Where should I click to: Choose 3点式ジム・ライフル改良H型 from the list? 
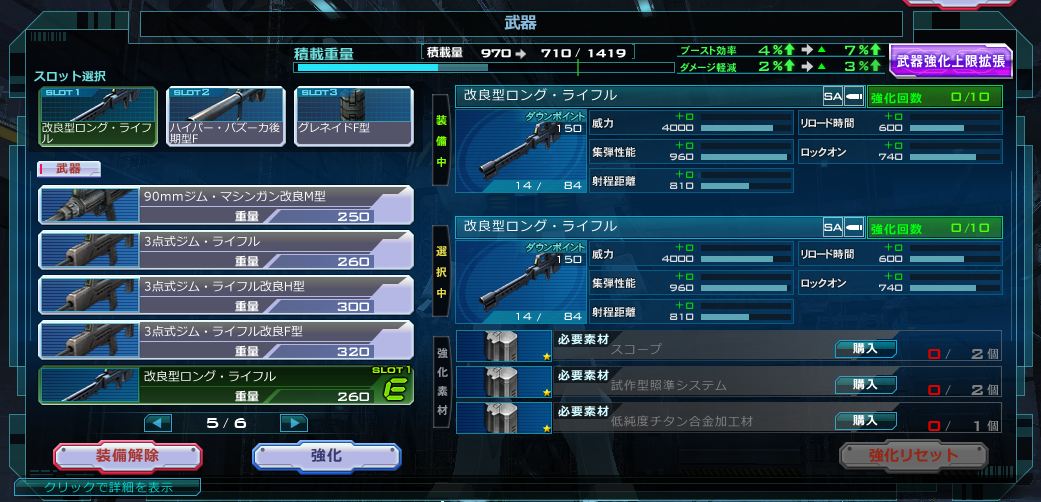coord(226,294)
